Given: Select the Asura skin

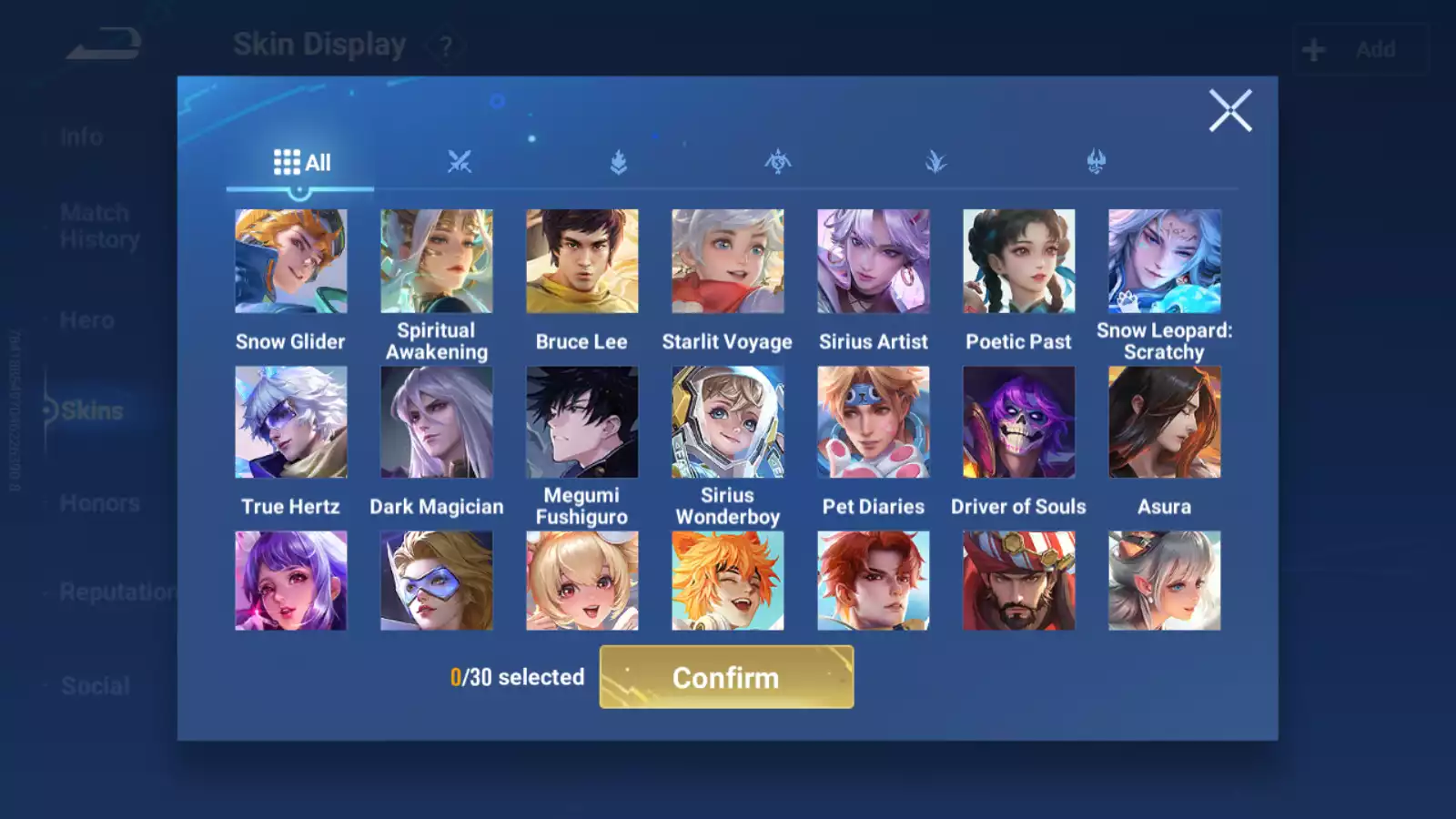Looking at the screenshot, I should coord(1164,422).
